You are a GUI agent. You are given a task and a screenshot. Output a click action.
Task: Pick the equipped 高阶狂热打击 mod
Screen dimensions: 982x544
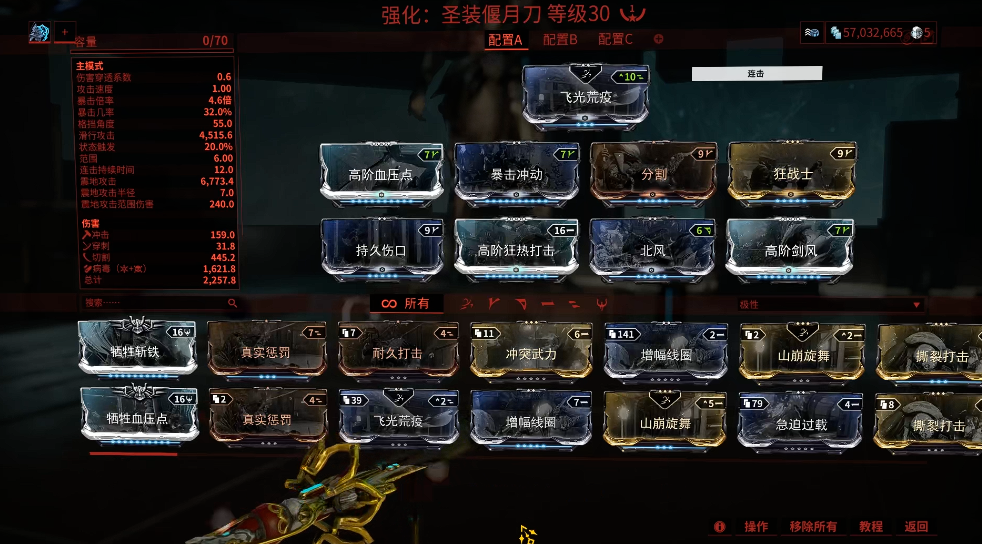(x=518, y=250)
